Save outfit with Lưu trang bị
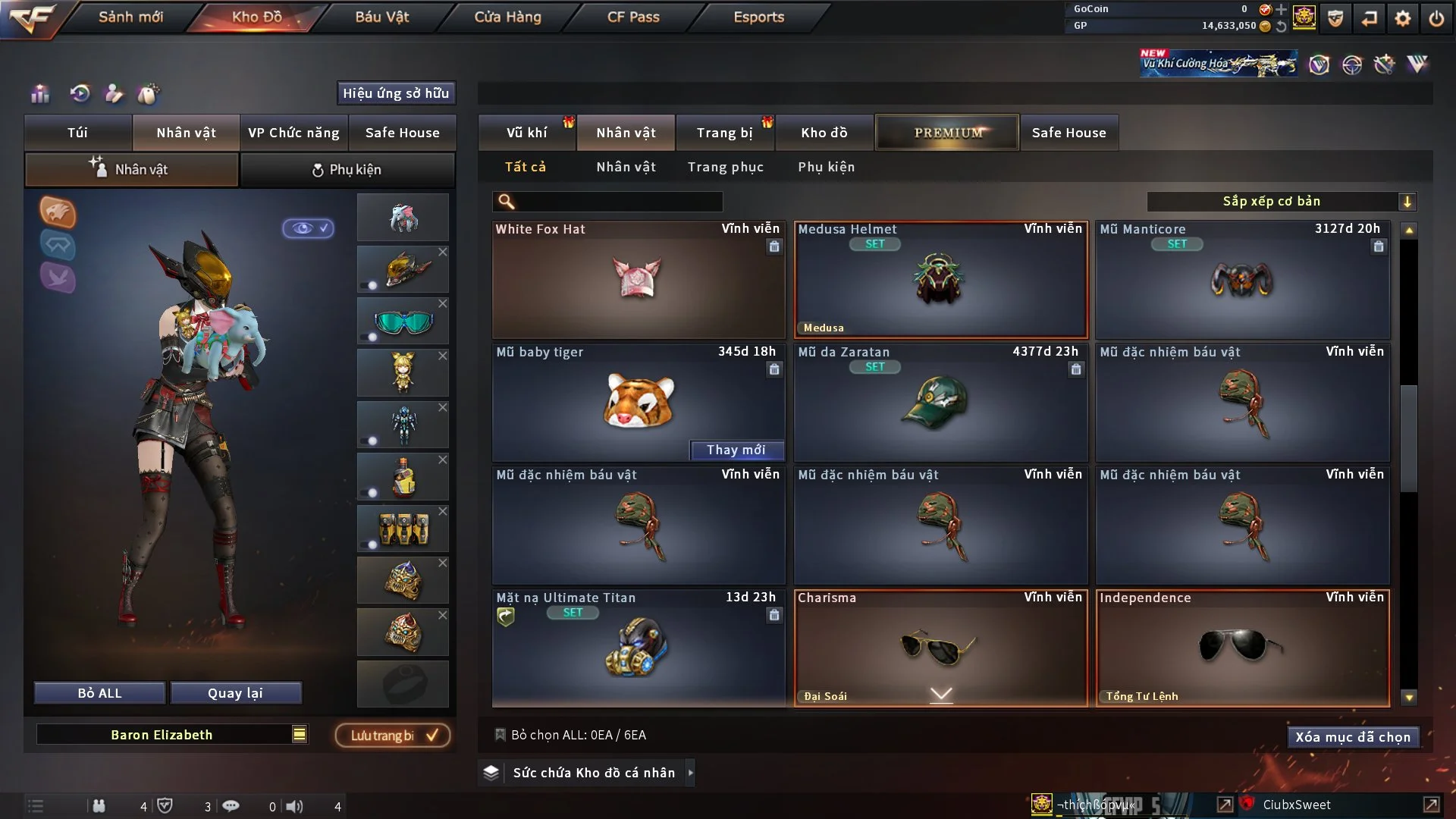Screen dimensions: 1456x819 point(393,736)
